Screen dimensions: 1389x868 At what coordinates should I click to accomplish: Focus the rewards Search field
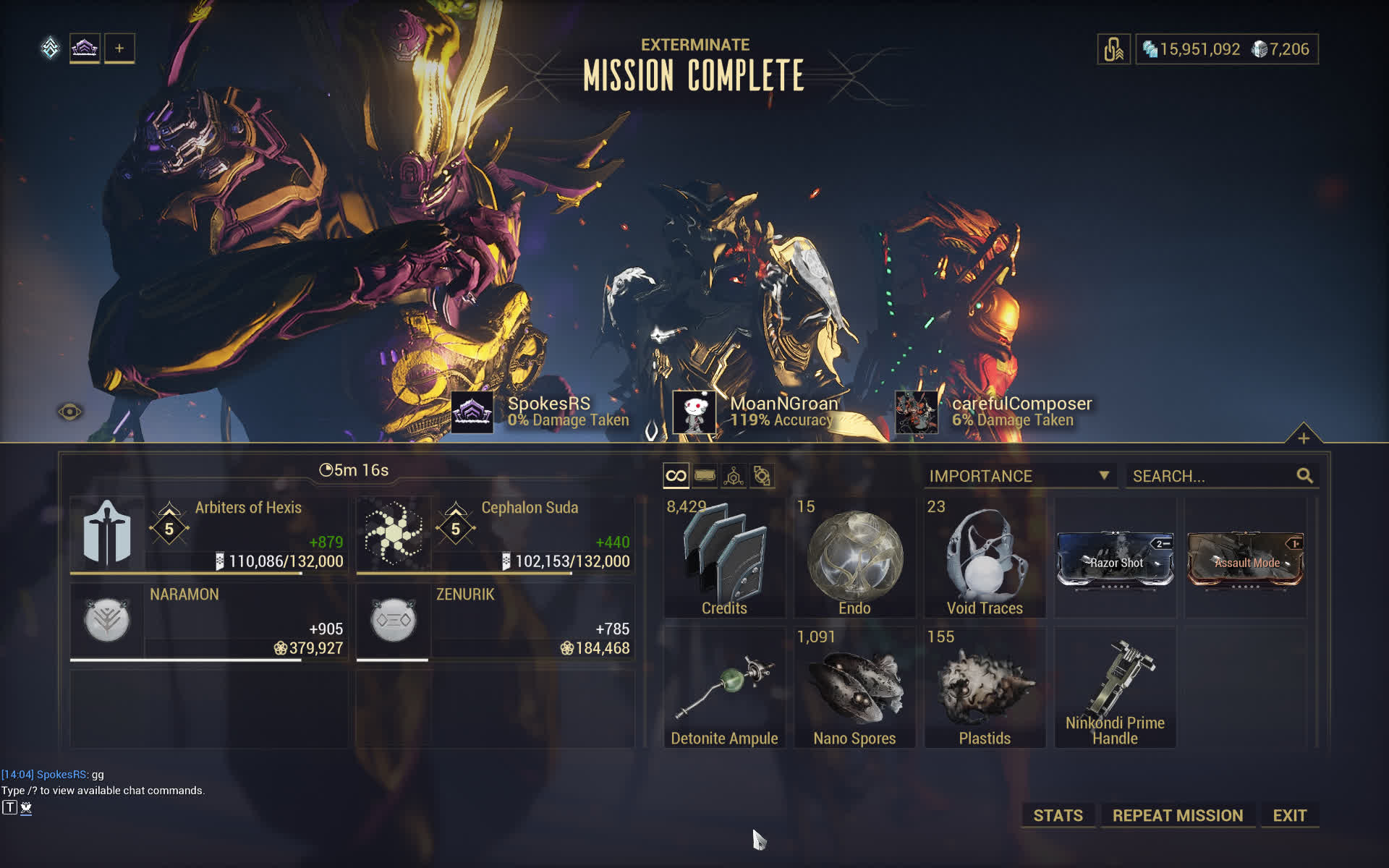[1212, 476]
